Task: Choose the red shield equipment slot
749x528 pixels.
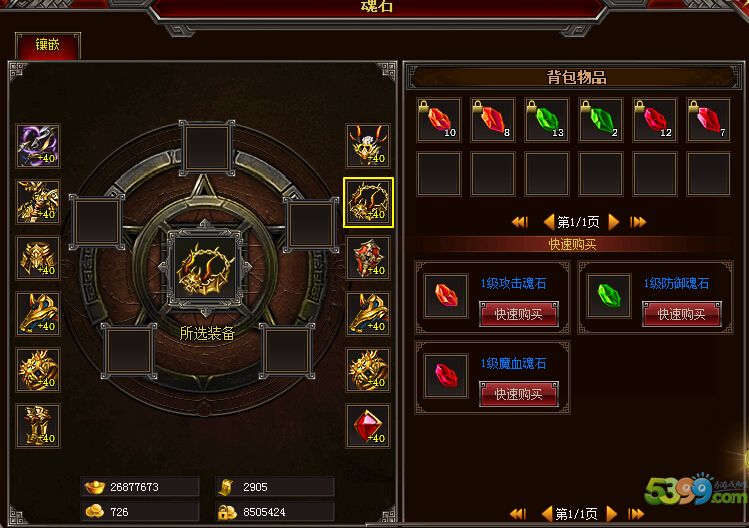Action: [x=368, y=258]
